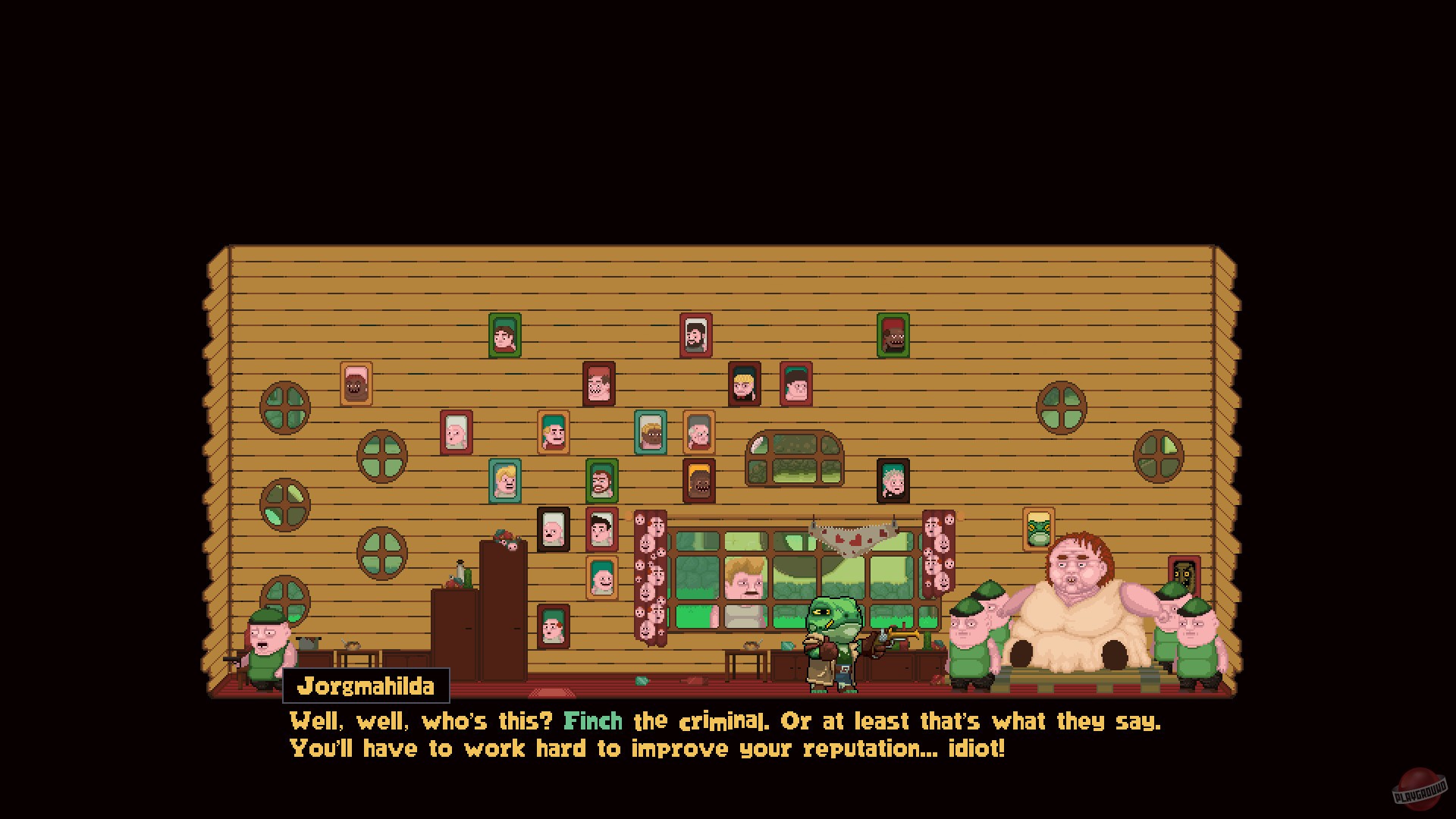
Task: Click the dialogue line about improving your reputation
Action: [645, 749]
